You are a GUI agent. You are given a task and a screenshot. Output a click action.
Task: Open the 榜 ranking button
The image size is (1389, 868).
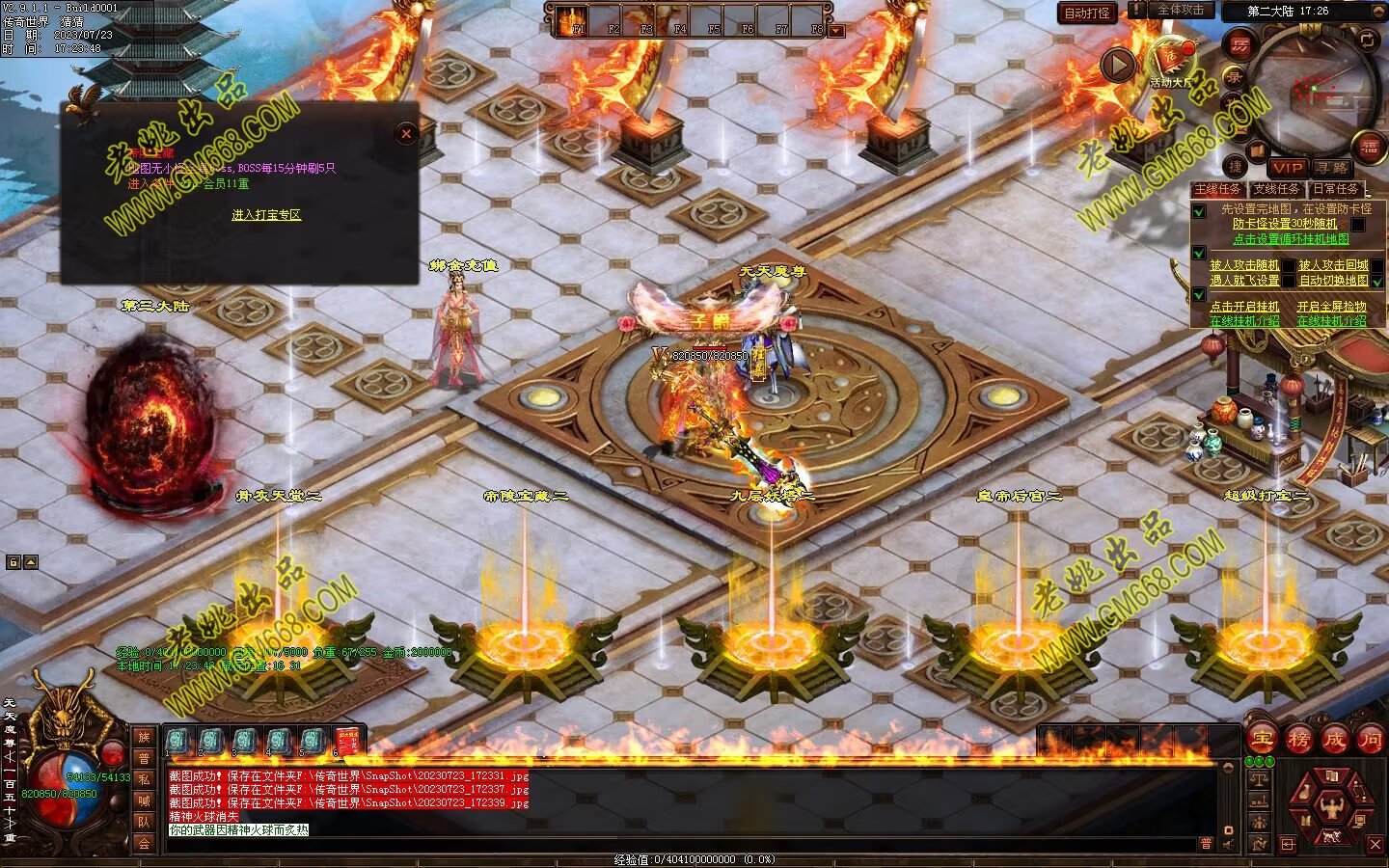tap(1298, 740)
